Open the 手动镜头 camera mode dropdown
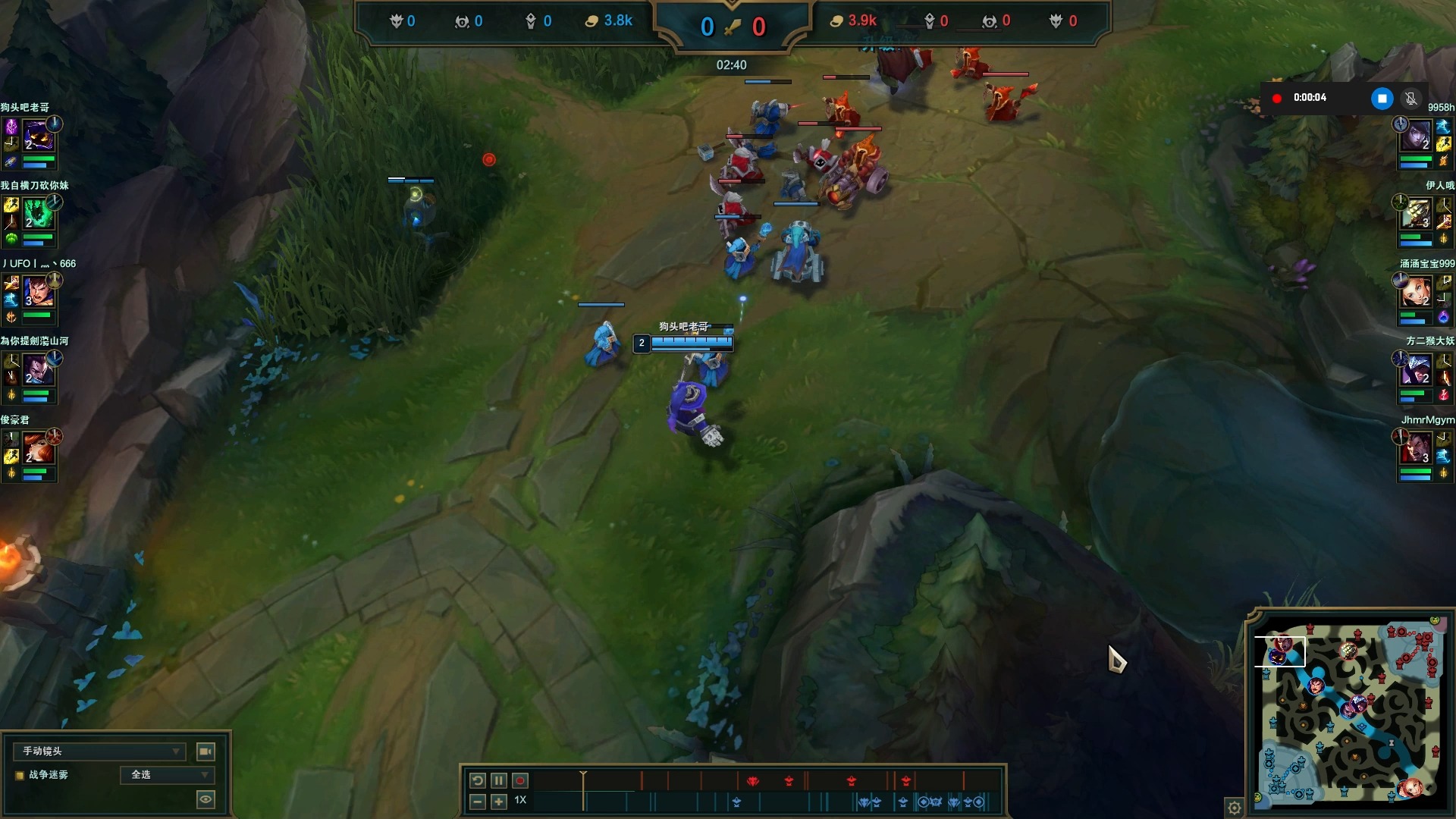 coord(99,752)
